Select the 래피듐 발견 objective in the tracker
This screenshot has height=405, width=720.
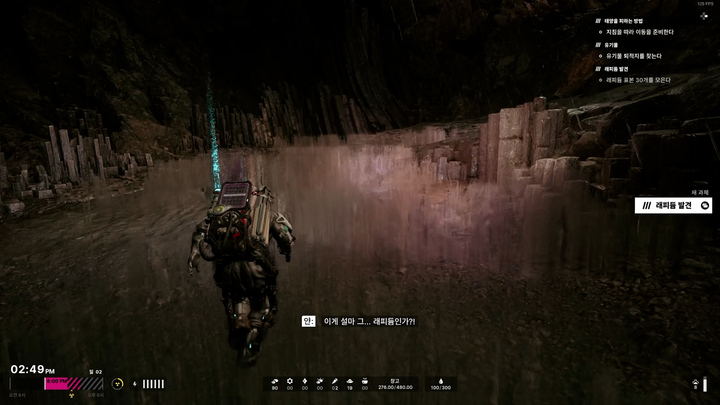pos(616,69)
